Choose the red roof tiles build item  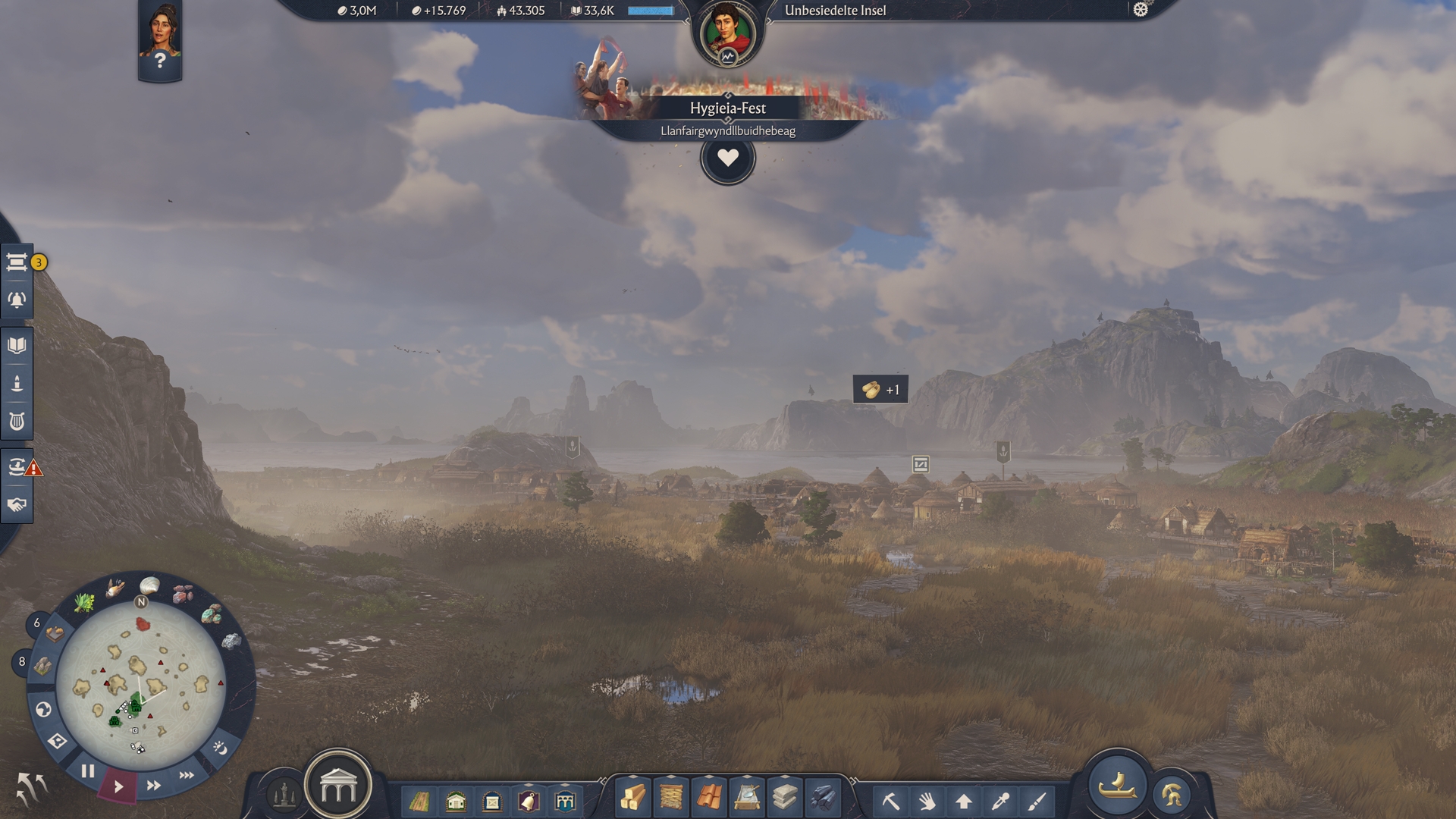(709, 799)
